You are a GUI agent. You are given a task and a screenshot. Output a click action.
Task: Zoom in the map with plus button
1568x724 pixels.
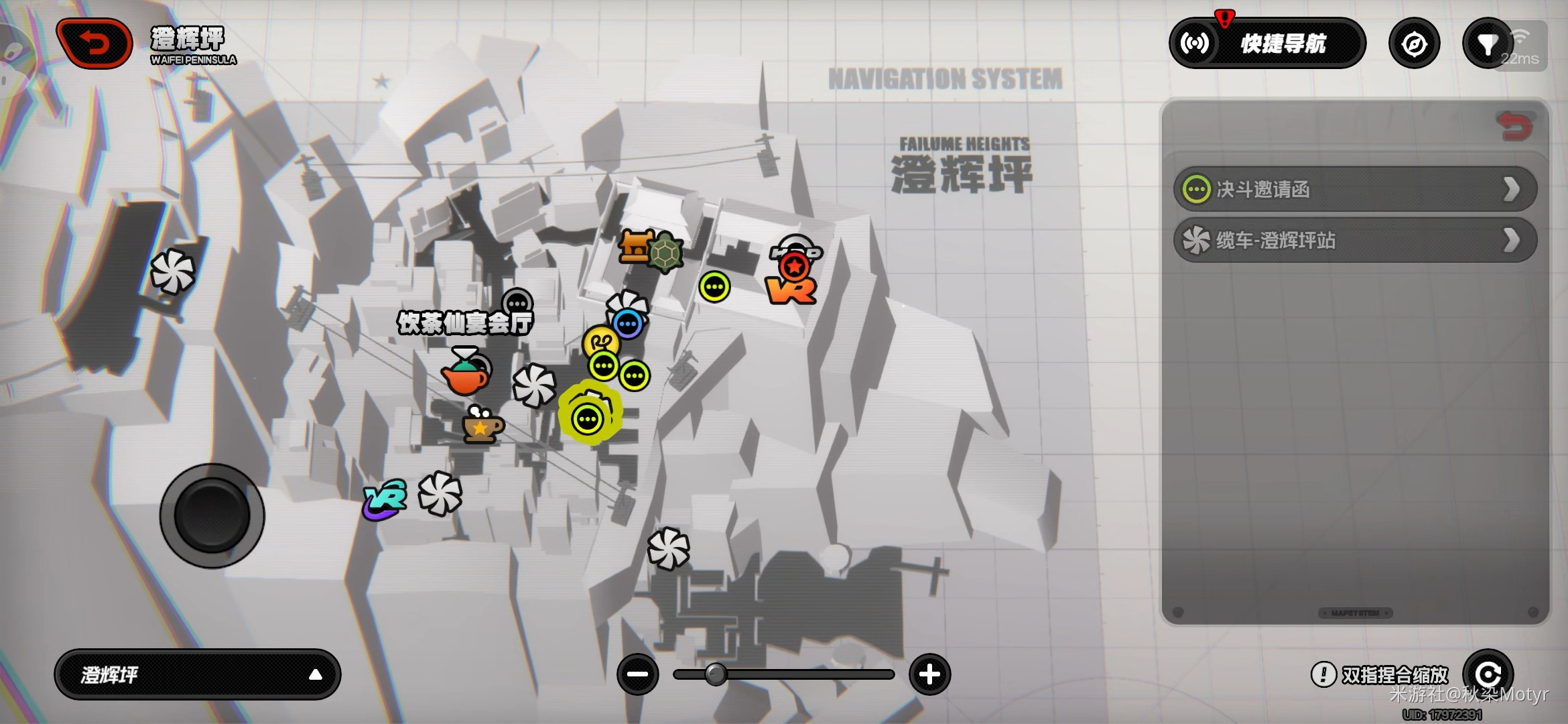click(x=929, y=674)
